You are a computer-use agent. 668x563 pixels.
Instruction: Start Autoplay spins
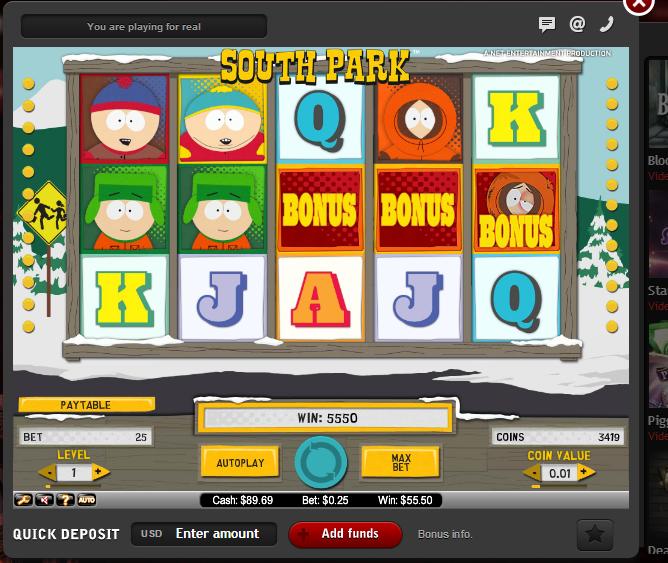tap(240, 462)
